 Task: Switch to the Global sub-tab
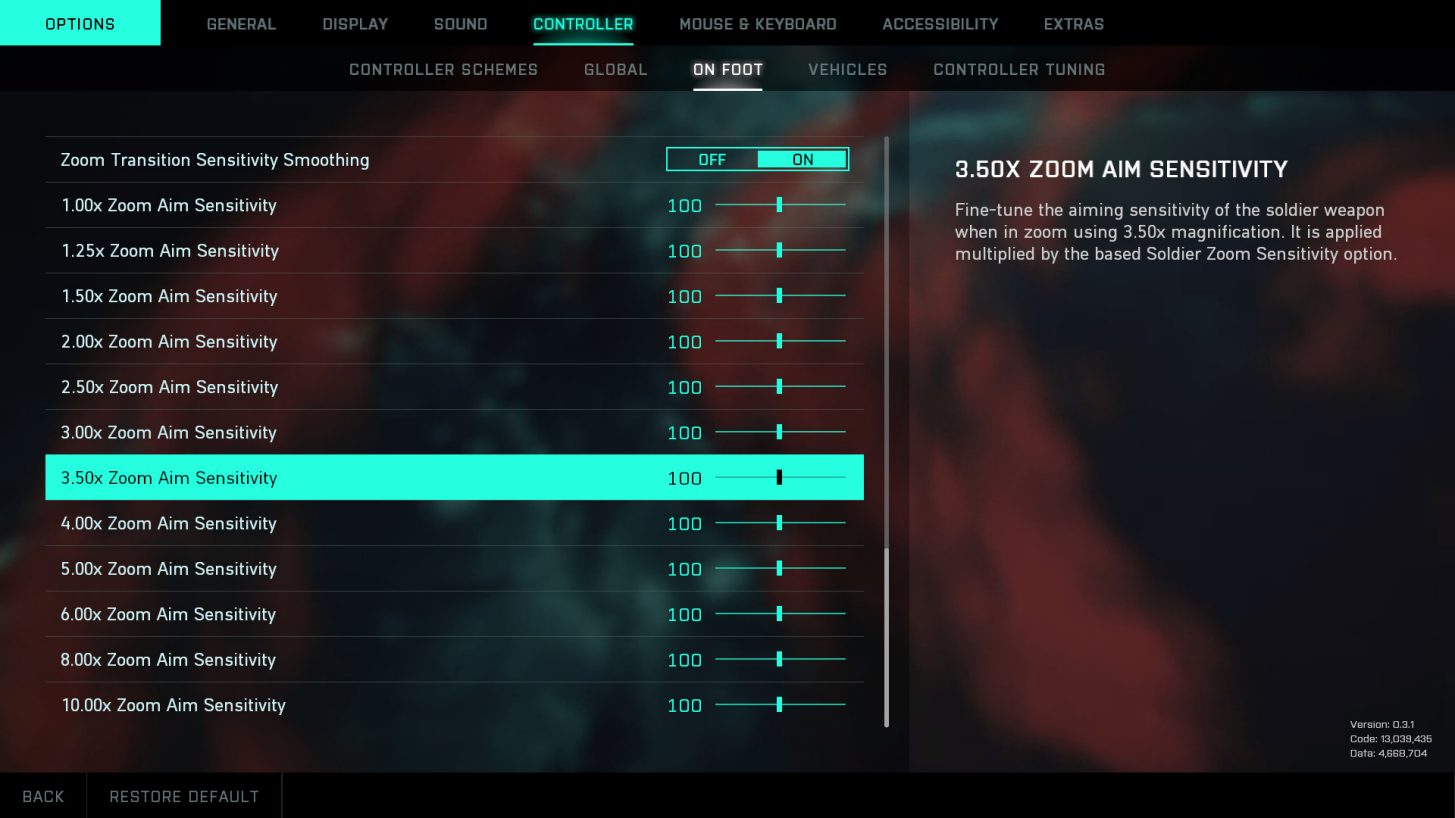(615, 70)
